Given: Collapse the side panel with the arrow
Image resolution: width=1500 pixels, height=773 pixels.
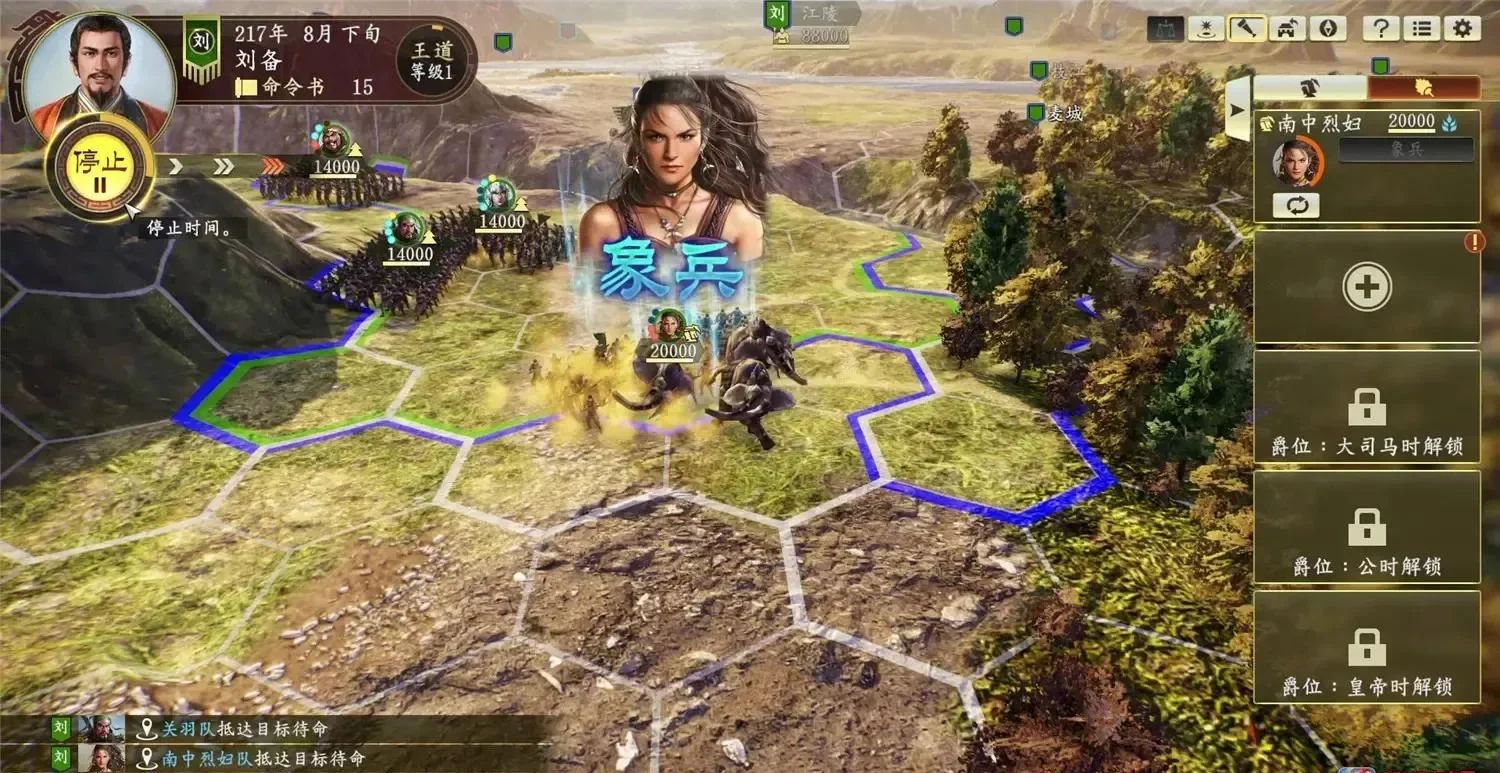Looking at the screenshot, I should pos(1237,107).
